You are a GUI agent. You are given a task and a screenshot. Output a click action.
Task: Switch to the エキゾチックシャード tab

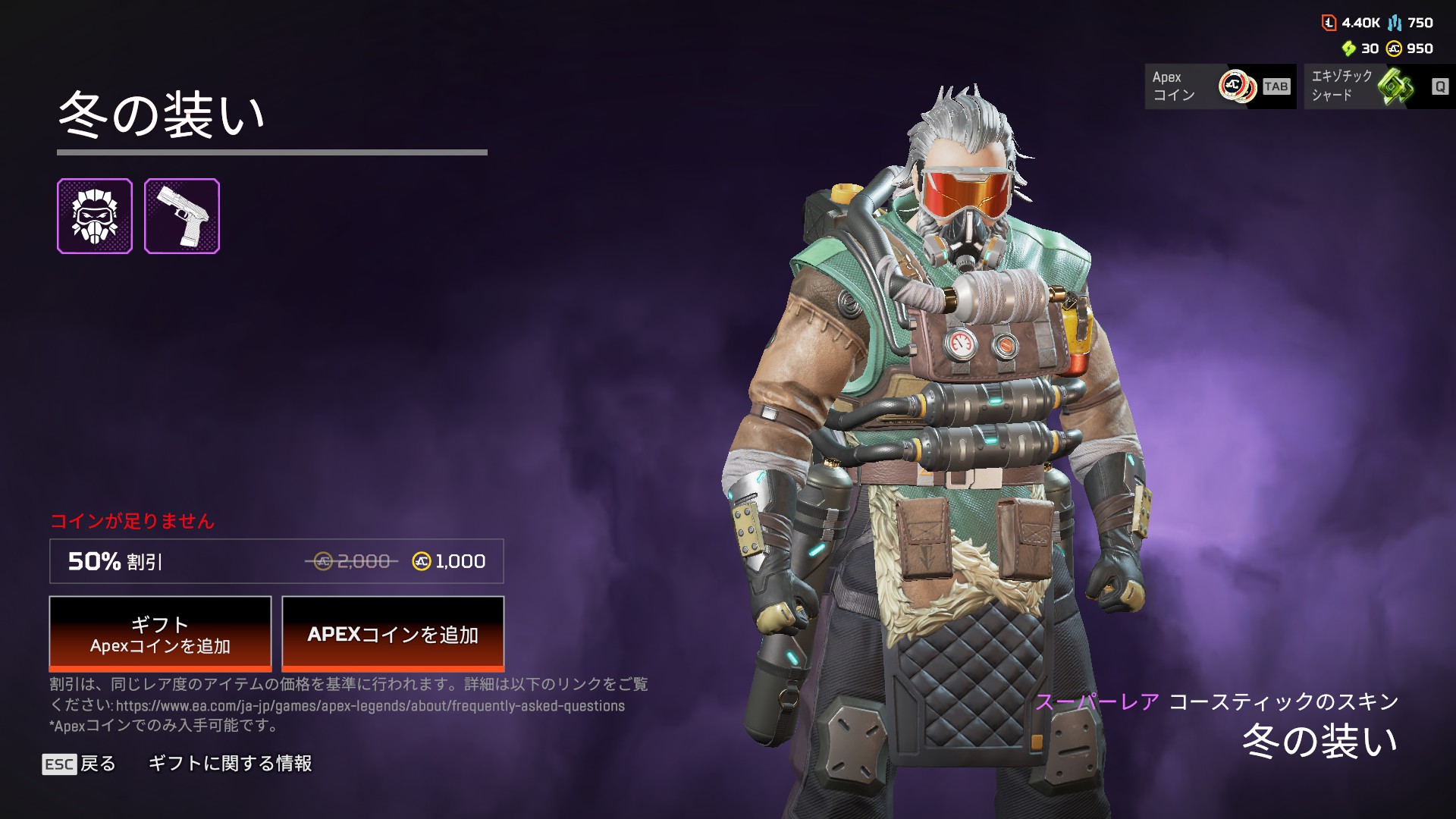click(x=1379, y=86)
